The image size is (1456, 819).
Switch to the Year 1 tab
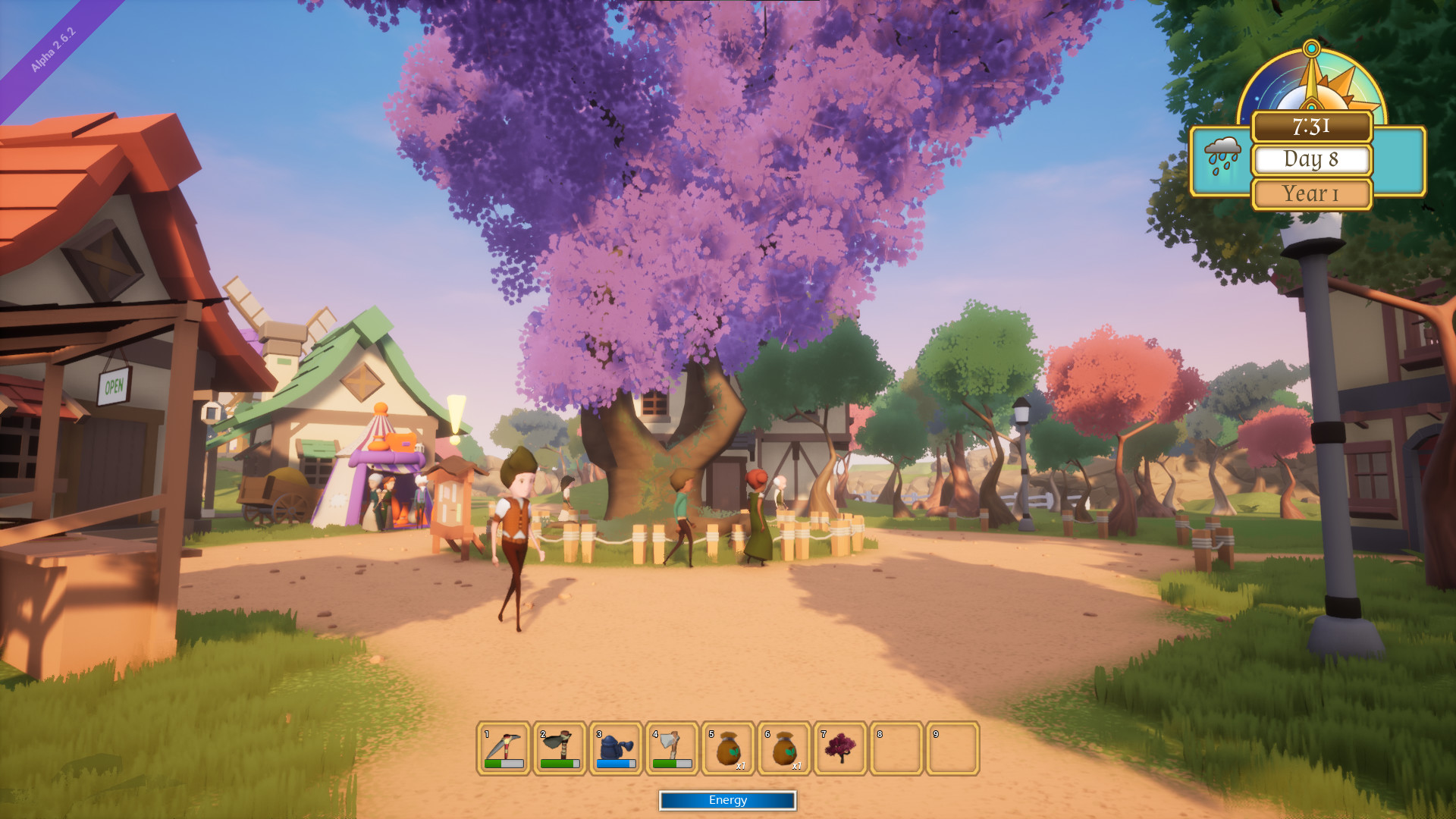tap(1311, 193)
